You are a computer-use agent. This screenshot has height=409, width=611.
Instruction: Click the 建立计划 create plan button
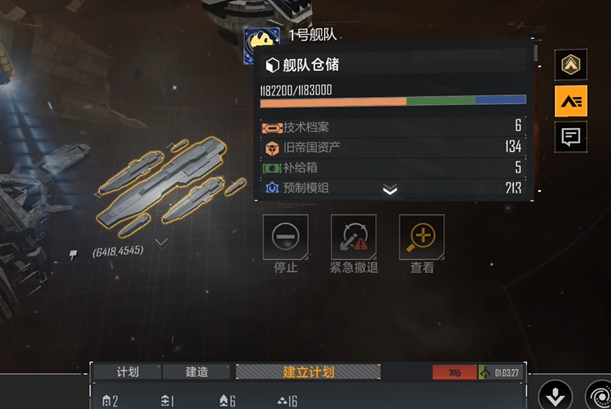[x=308, y=372]
